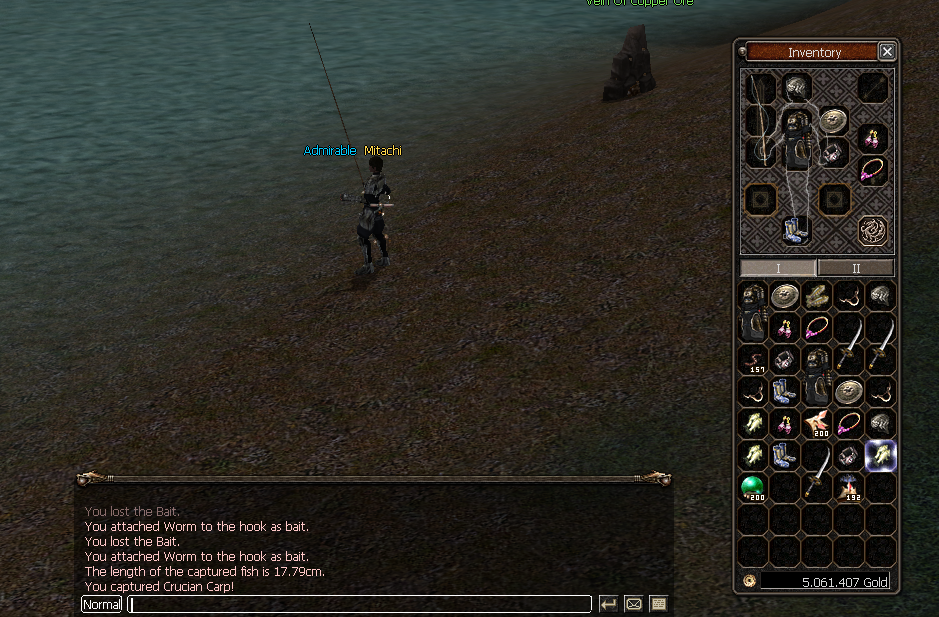Select the equipped boots slot
Viewport: 939px width, 617px height.
tap(797, 230)
